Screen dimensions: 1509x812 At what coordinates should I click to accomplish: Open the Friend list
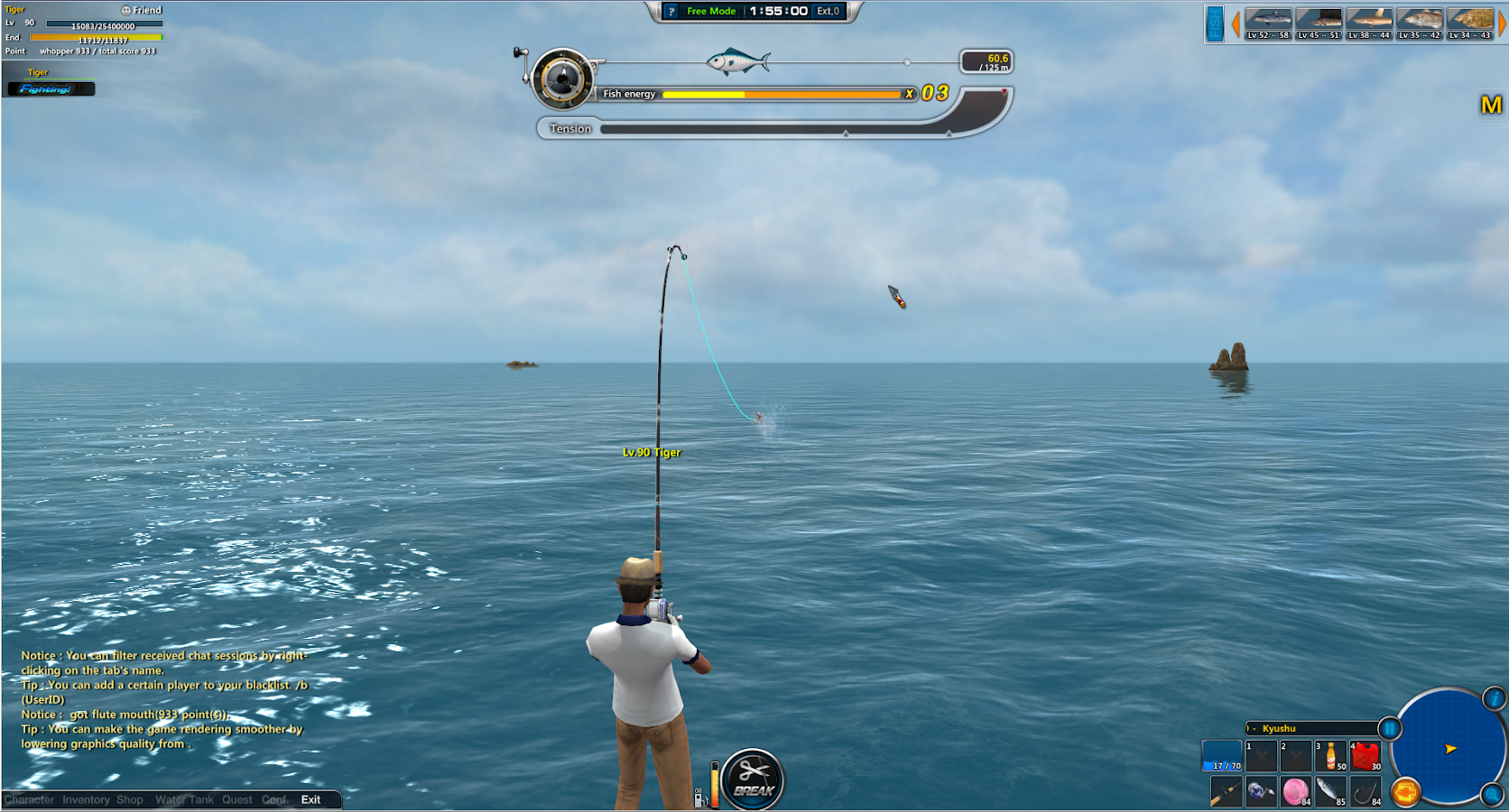coord(142,10)
